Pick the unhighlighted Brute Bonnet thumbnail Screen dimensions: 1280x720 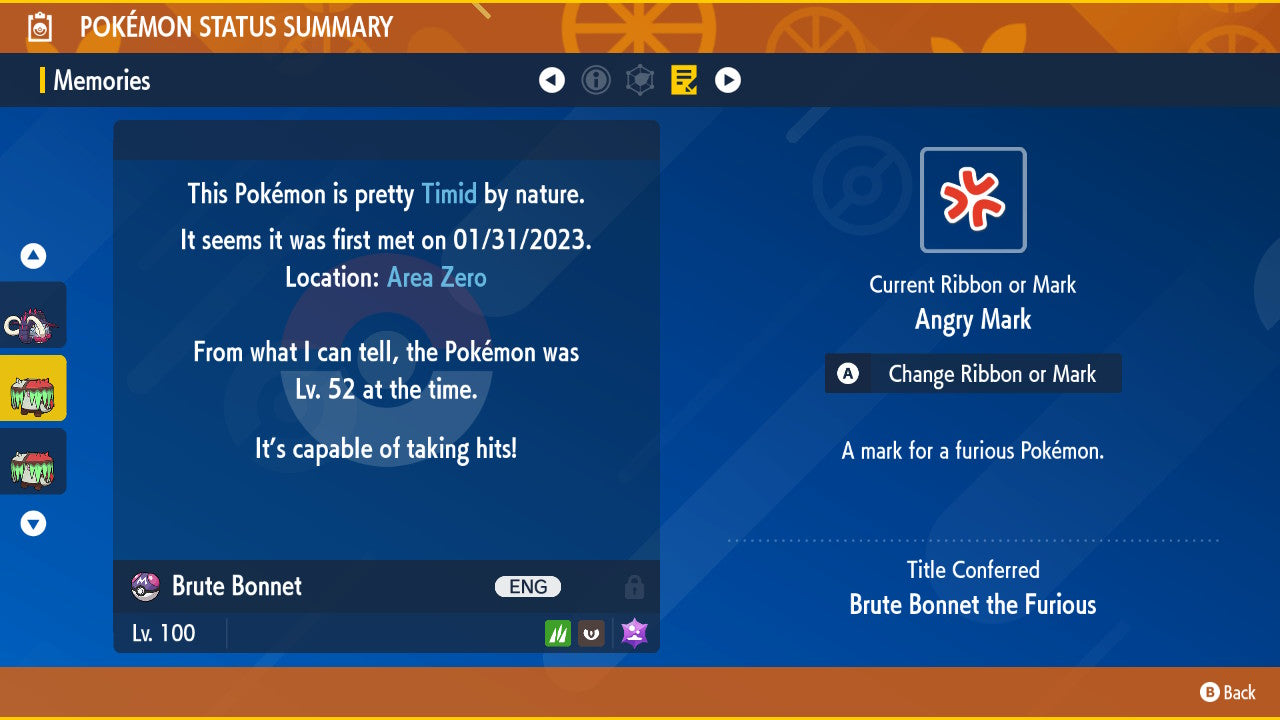click(x=32, y=462)
